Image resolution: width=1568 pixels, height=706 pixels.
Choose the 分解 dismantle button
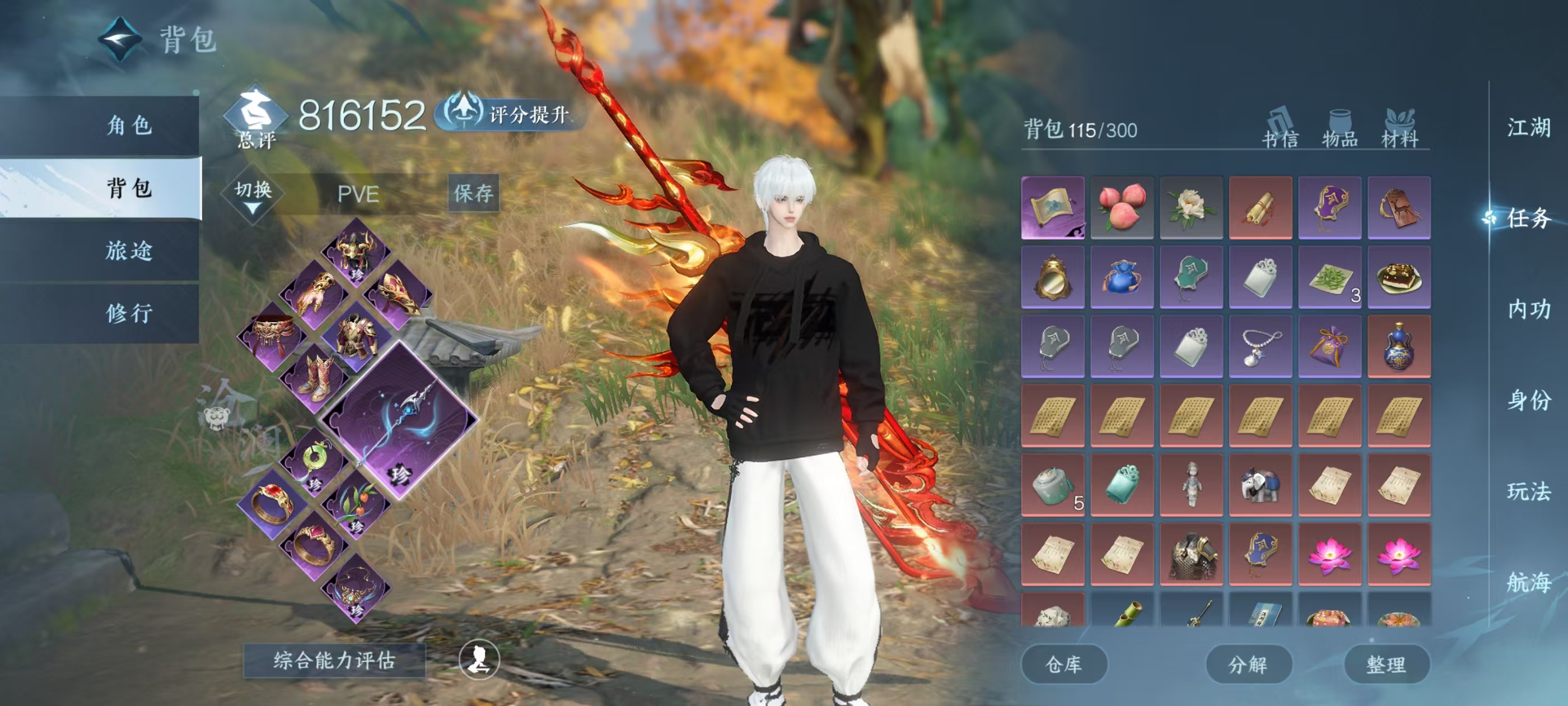click(1248, 664)
